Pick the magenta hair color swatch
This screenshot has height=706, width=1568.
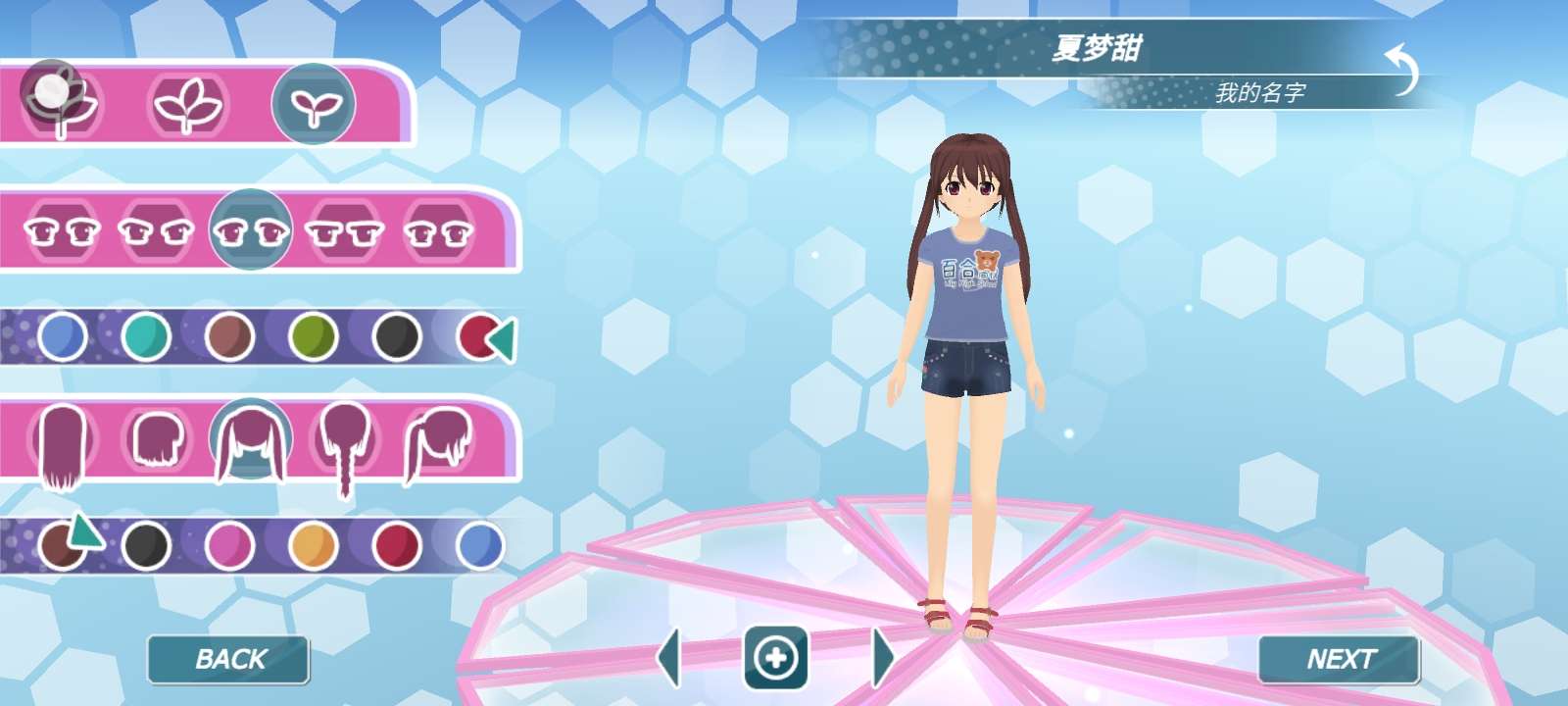230,545
